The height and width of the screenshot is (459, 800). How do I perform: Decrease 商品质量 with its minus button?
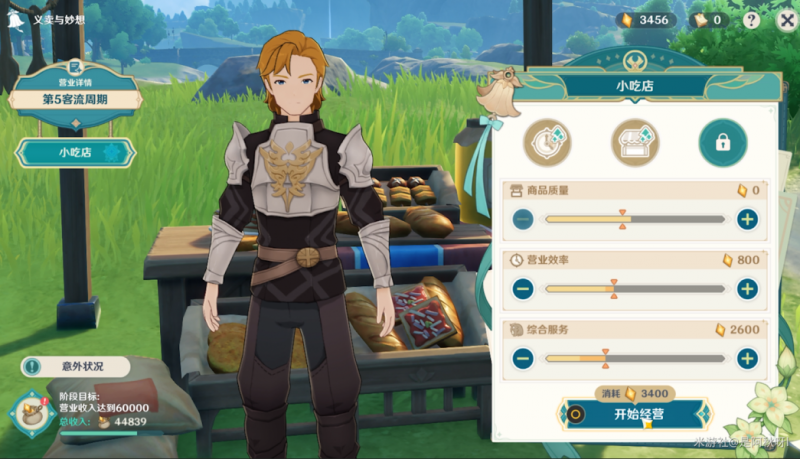coord(523,220)
